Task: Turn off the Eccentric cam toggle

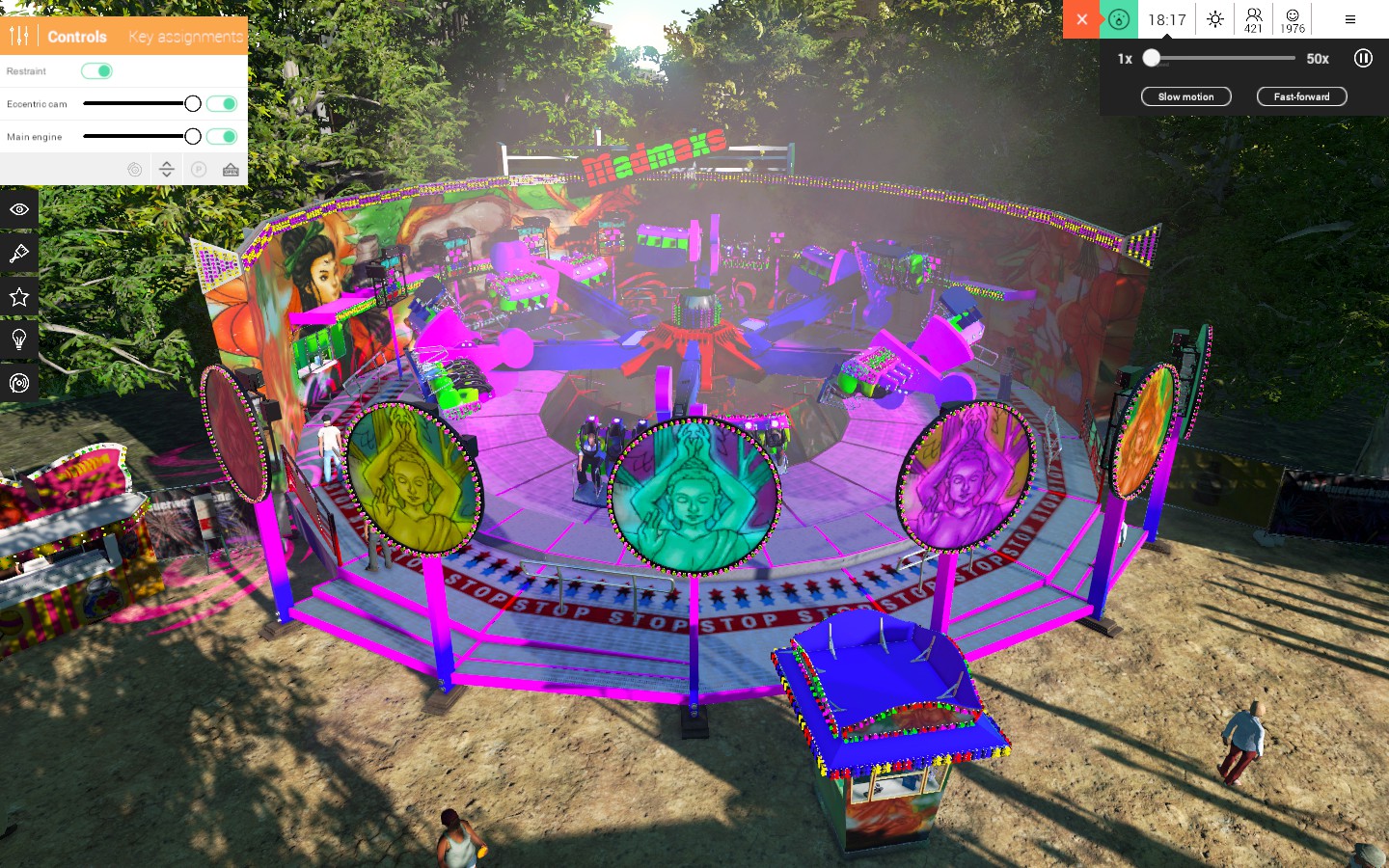Action: pyautogui.click(x=221, y=103)
